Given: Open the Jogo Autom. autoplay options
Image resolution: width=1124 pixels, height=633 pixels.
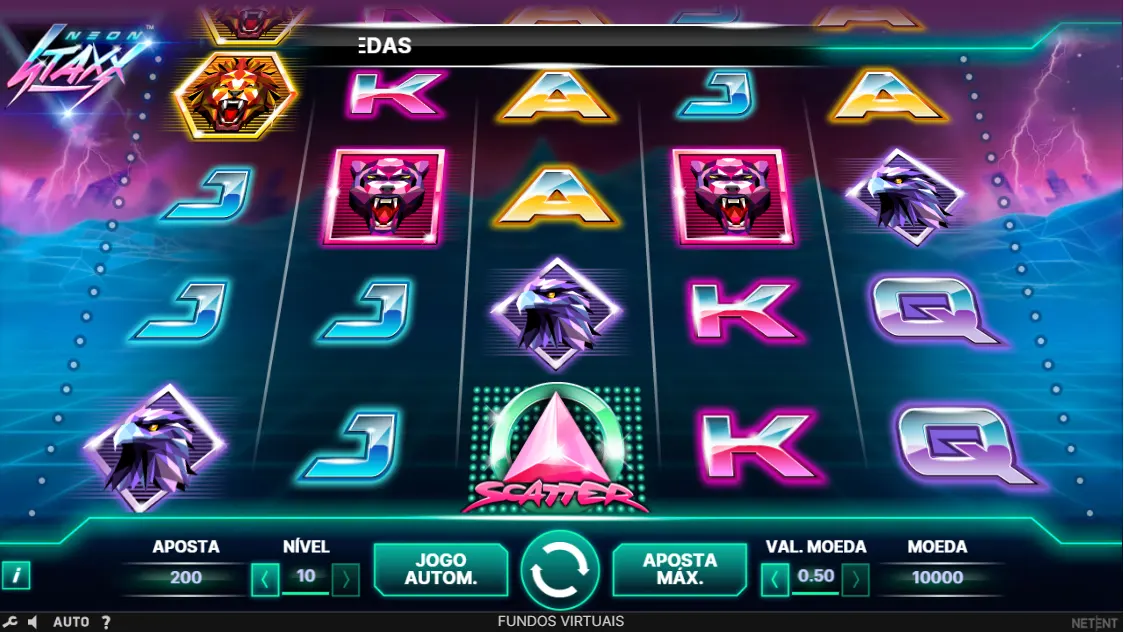Looking at the screenshot, I should [440, 569].
